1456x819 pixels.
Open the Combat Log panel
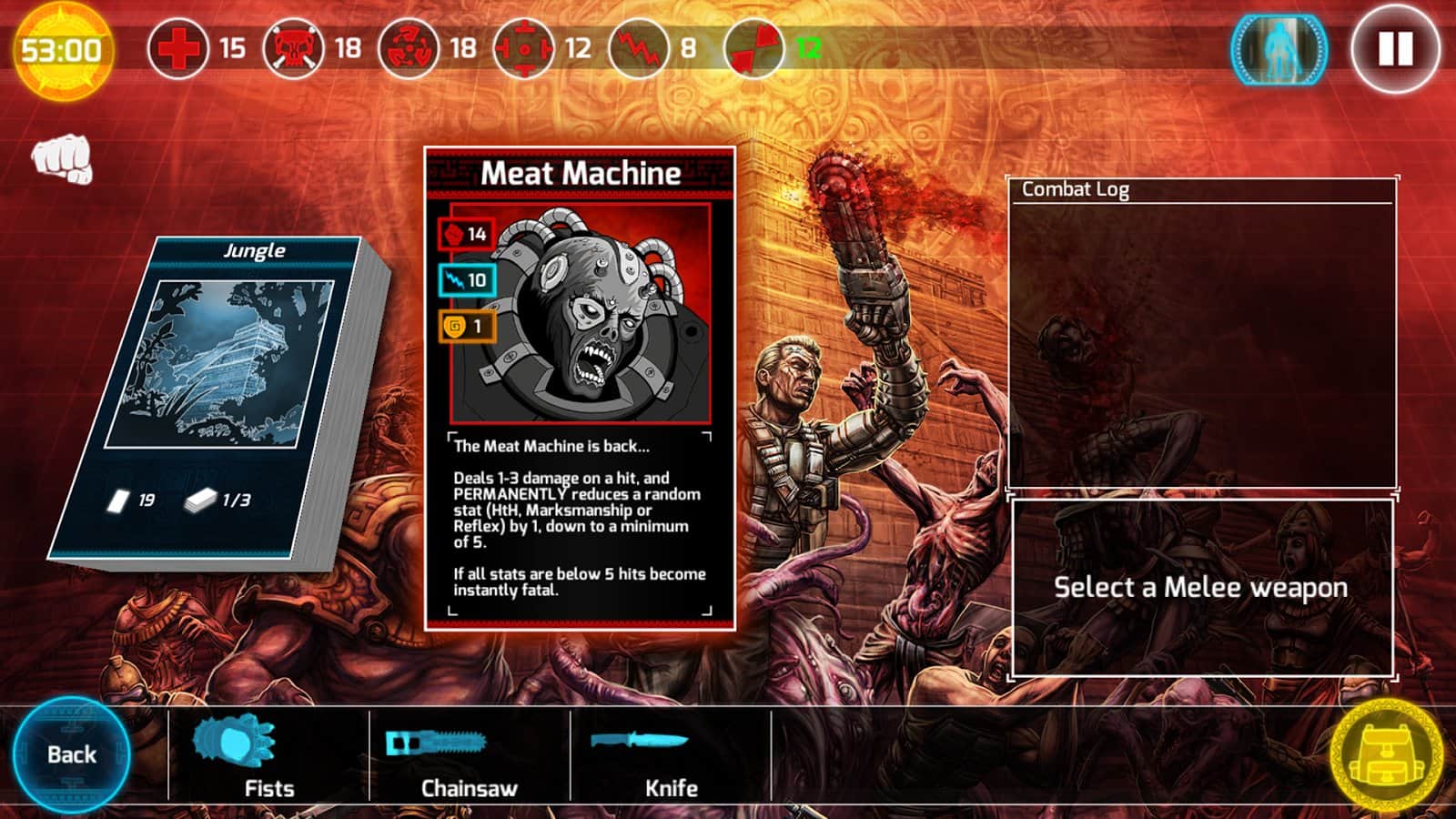click(x=1201, y=332)
